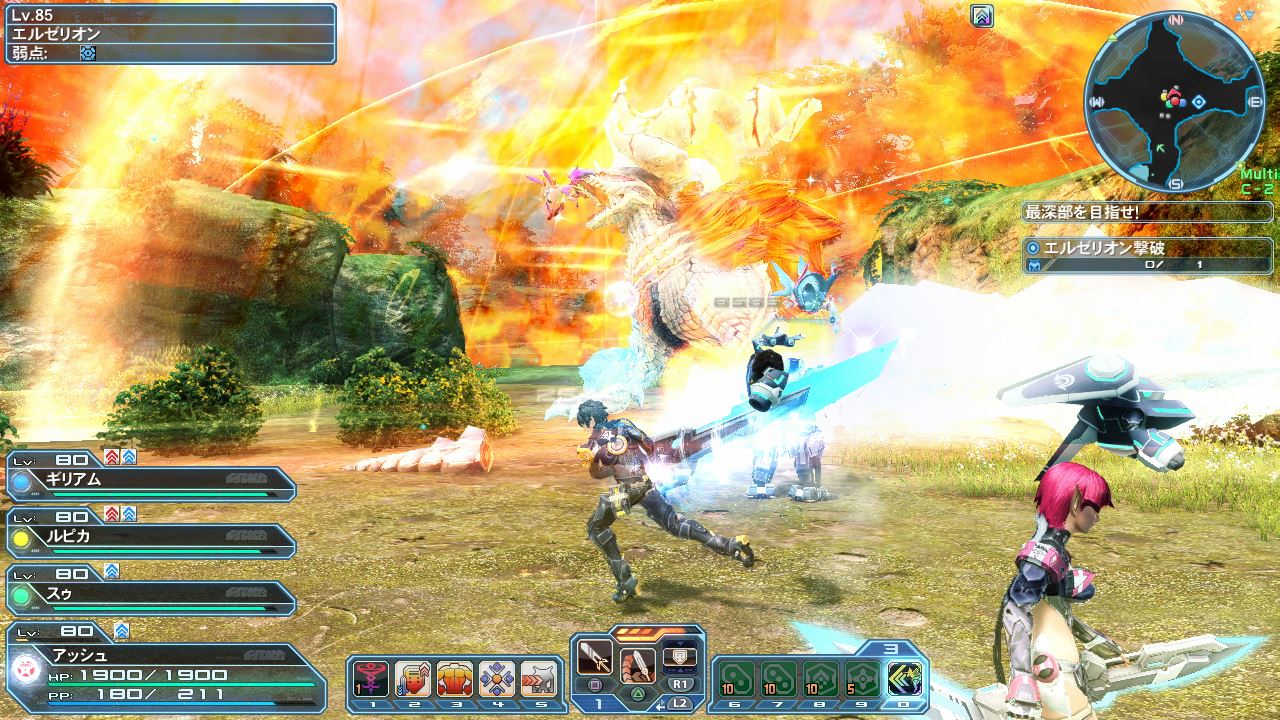Click the chevron status icon beside the minimap
Image resolution: width=1280 pixels, height=720 pixels.
[982, 16]
